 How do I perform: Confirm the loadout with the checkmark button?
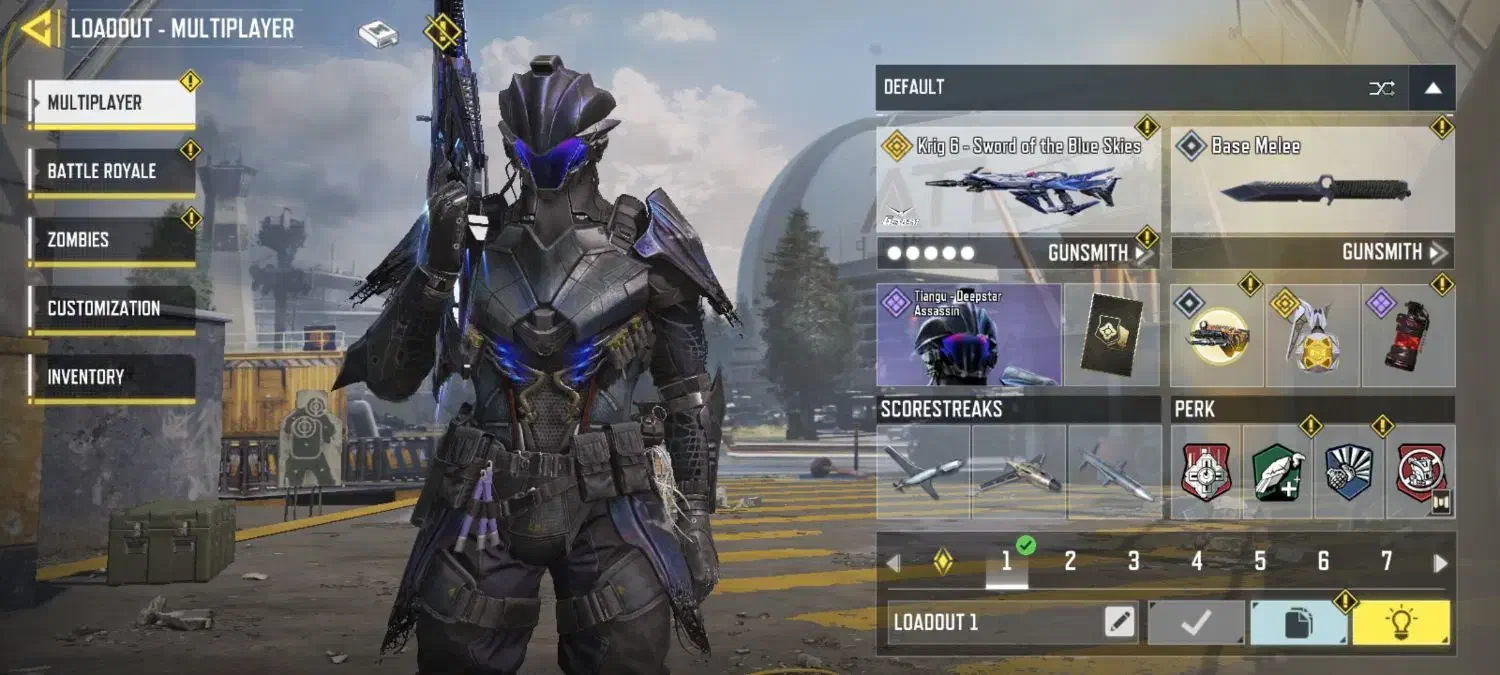1196,623
